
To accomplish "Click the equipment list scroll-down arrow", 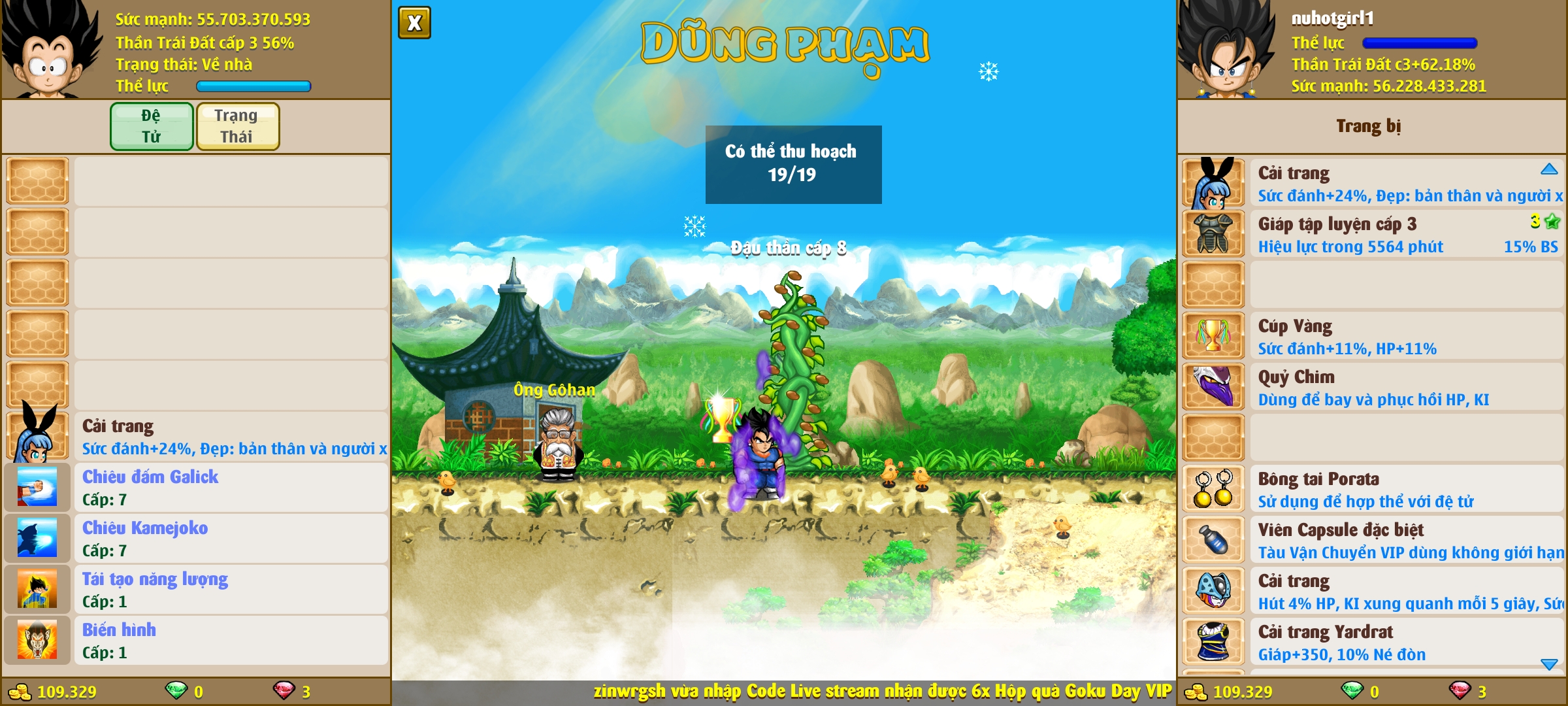I will click(x=1549, y=664).
